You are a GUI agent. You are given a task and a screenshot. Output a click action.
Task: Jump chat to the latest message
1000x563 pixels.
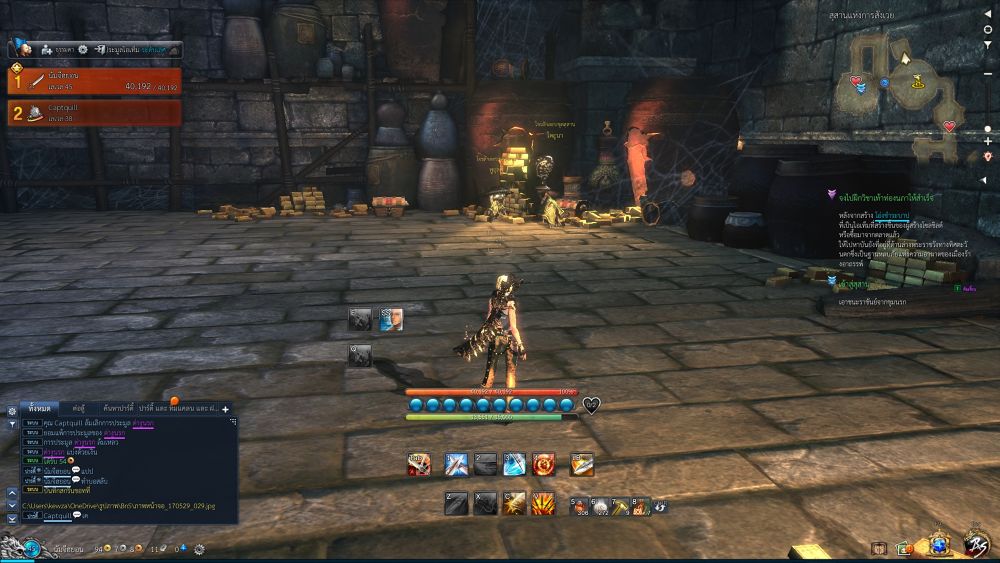(x=12, y=518)
